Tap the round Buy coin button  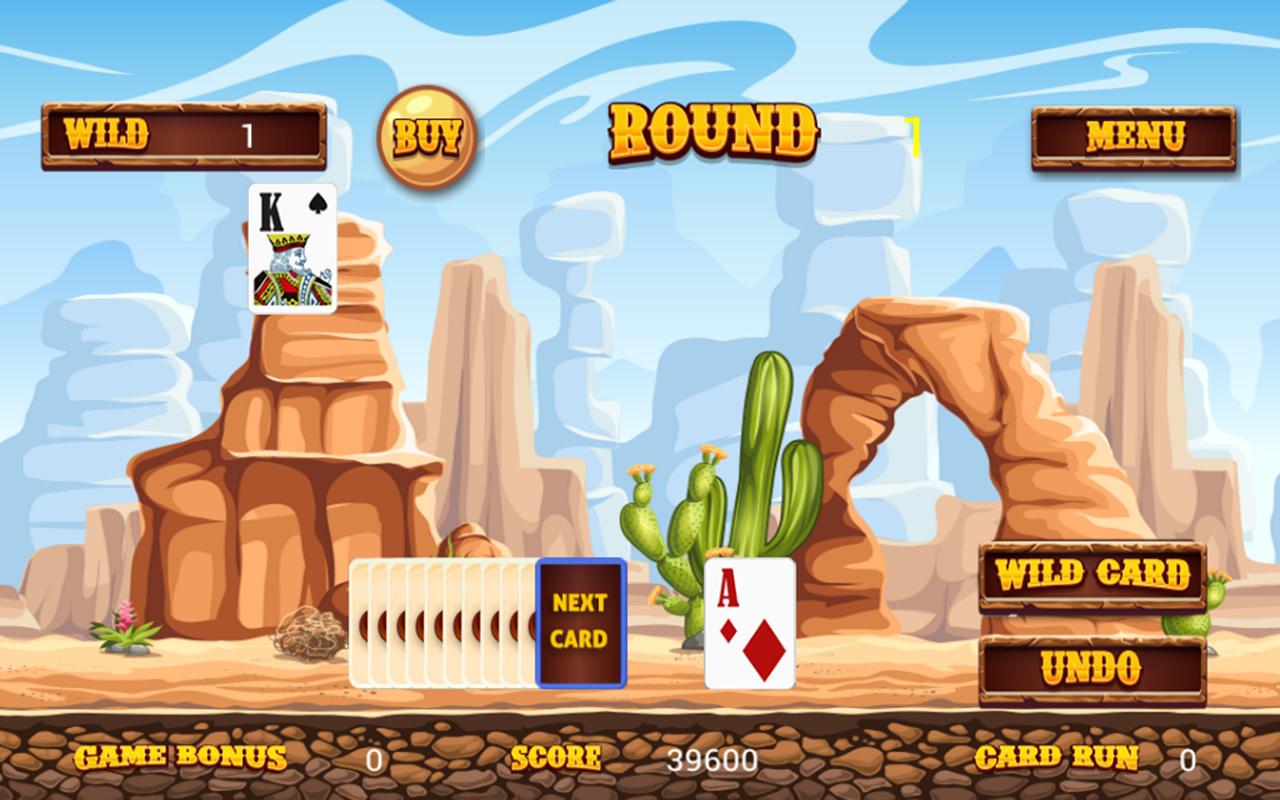click(426, 136)
